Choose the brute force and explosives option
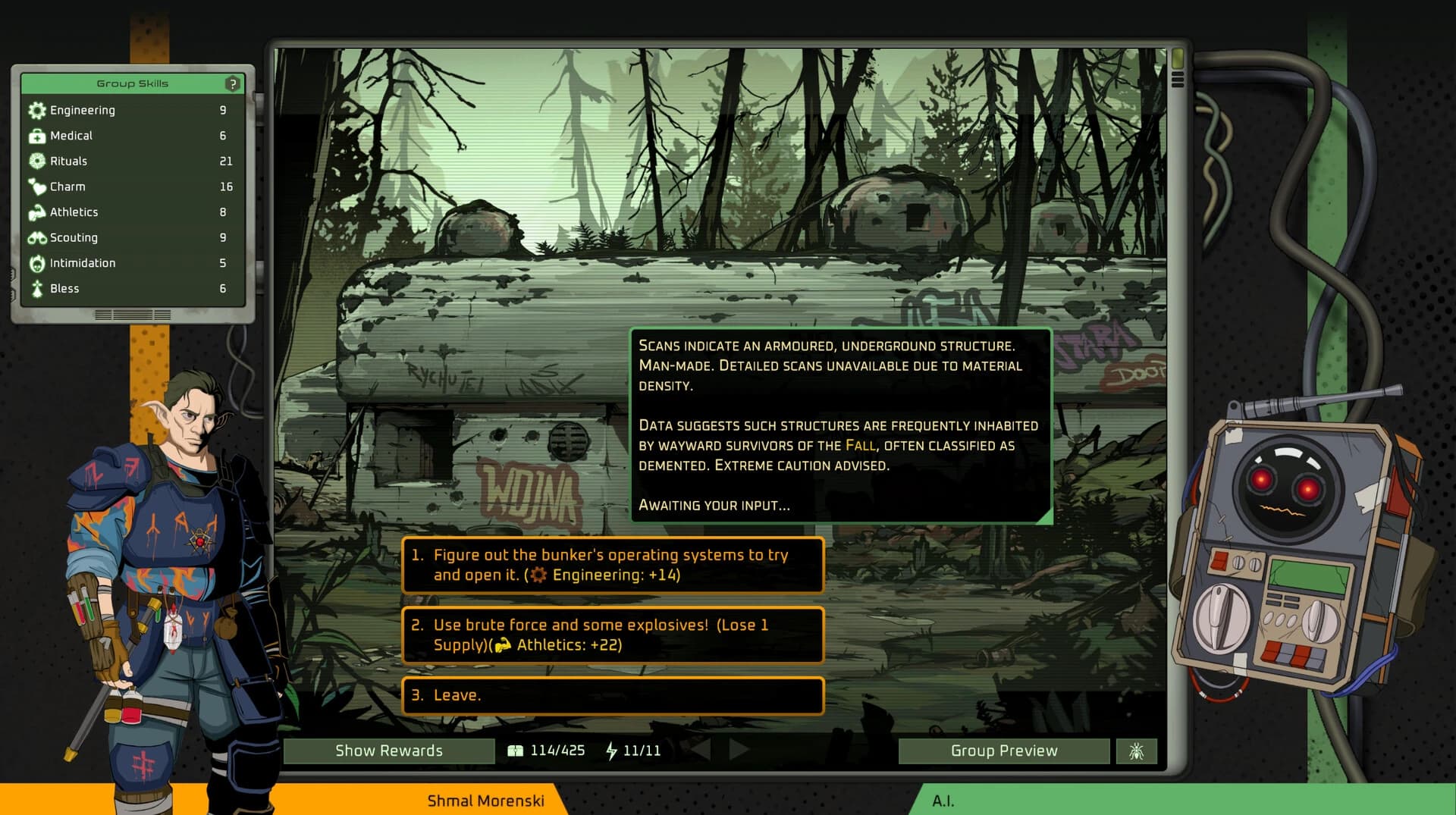 coord(613,635)
